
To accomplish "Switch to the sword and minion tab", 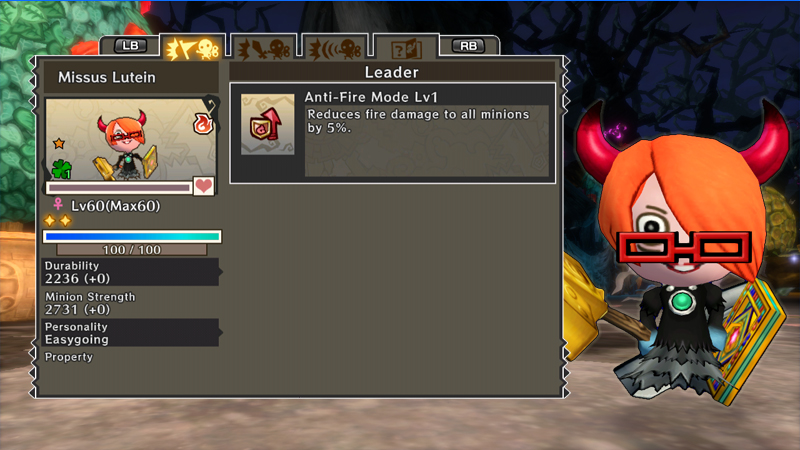I will [263, 48].
